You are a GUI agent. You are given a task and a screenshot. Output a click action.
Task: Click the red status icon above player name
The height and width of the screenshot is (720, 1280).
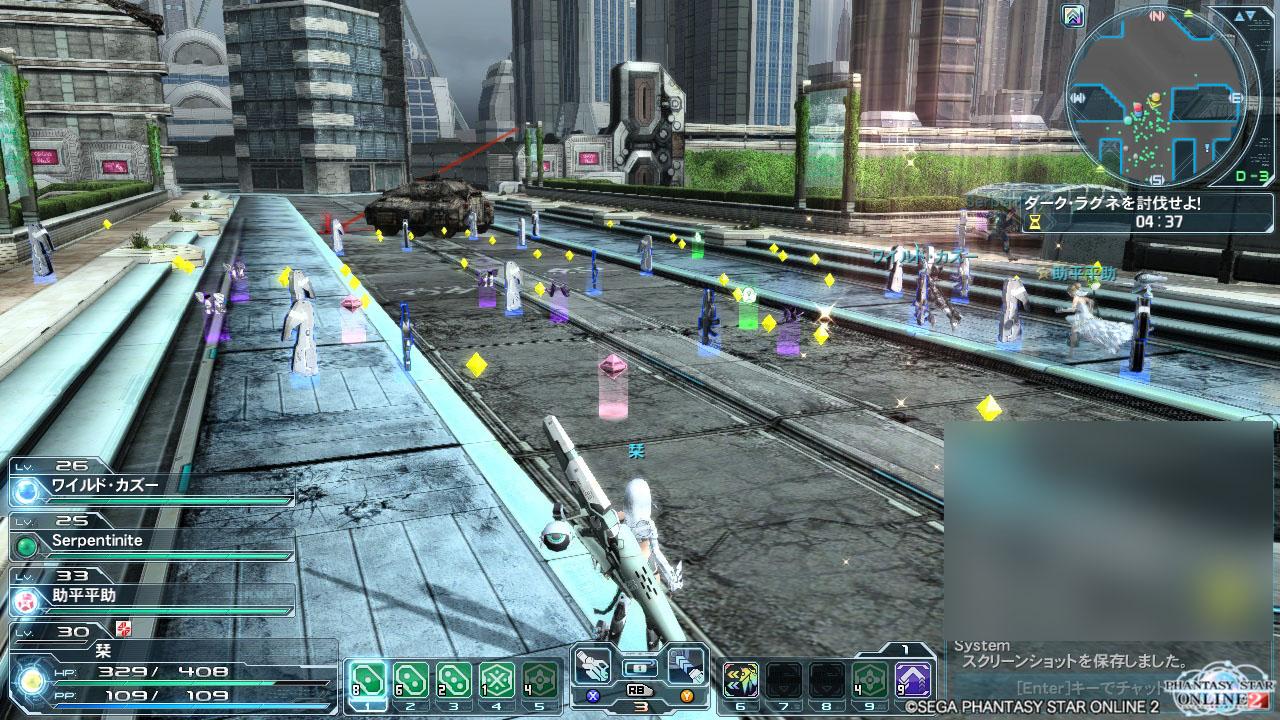[124, 629]
